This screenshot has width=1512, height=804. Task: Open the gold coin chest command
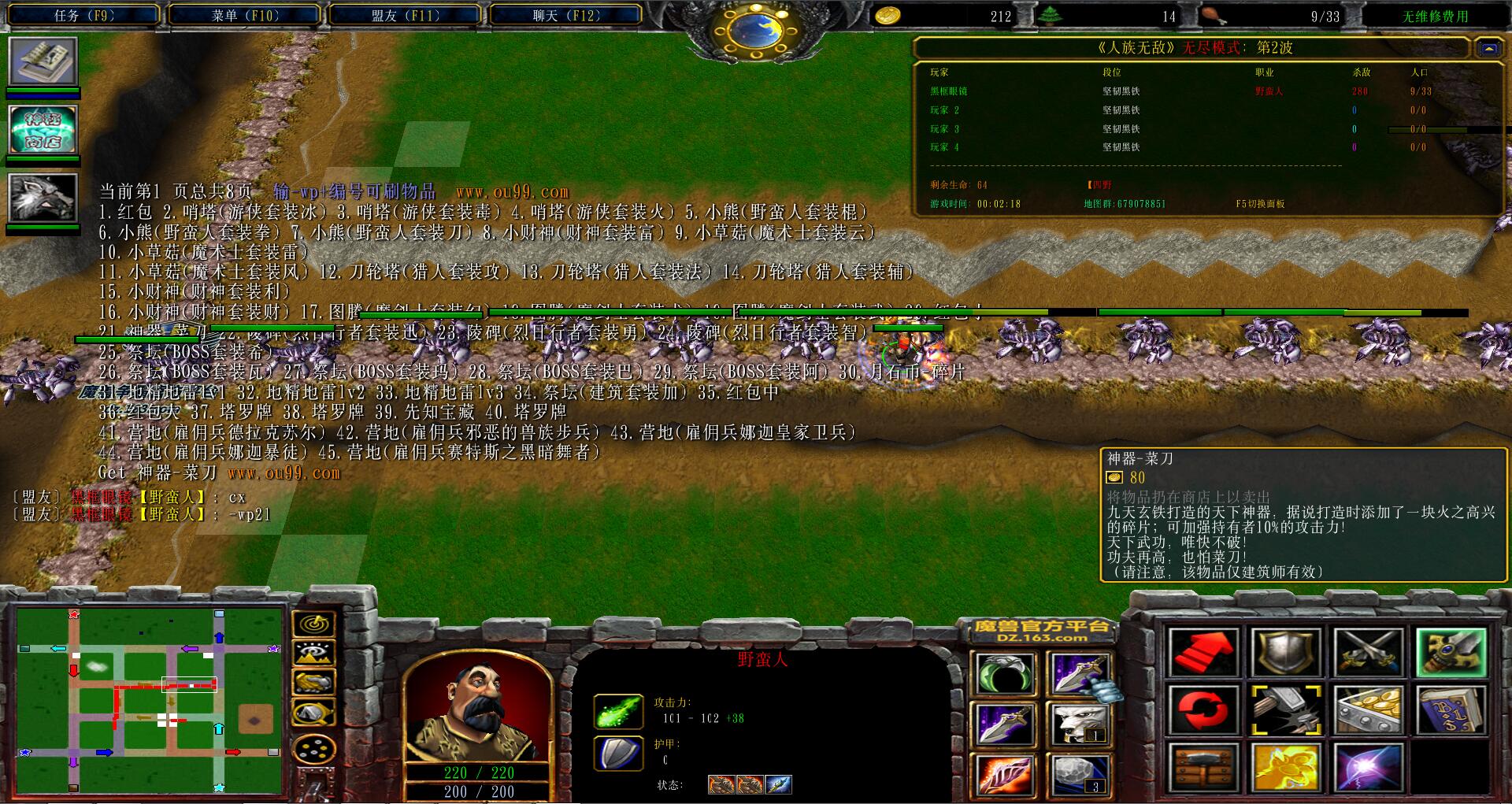[x=1368, y=710]
